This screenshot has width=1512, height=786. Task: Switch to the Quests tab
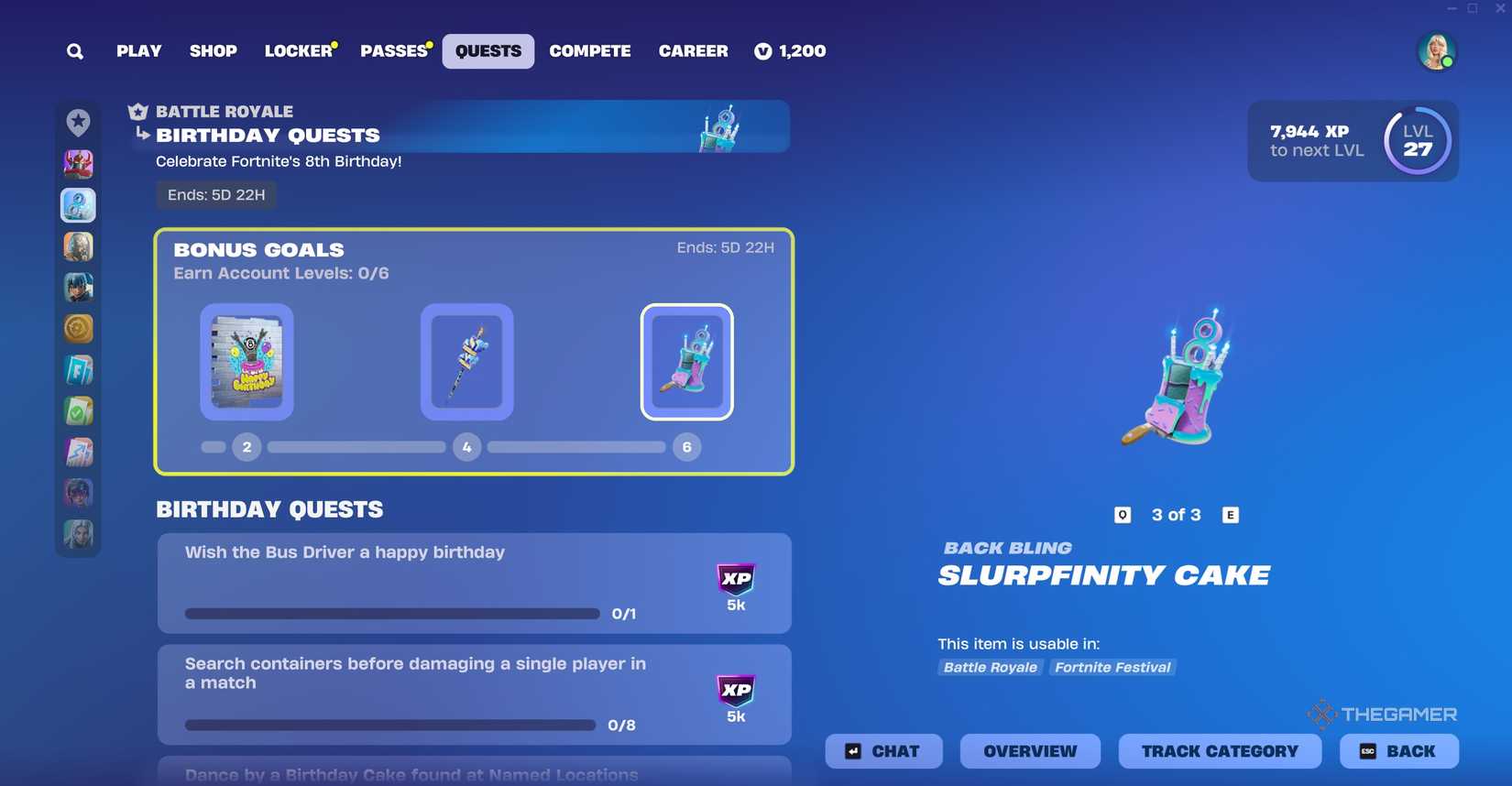click(x=488, y=51)
